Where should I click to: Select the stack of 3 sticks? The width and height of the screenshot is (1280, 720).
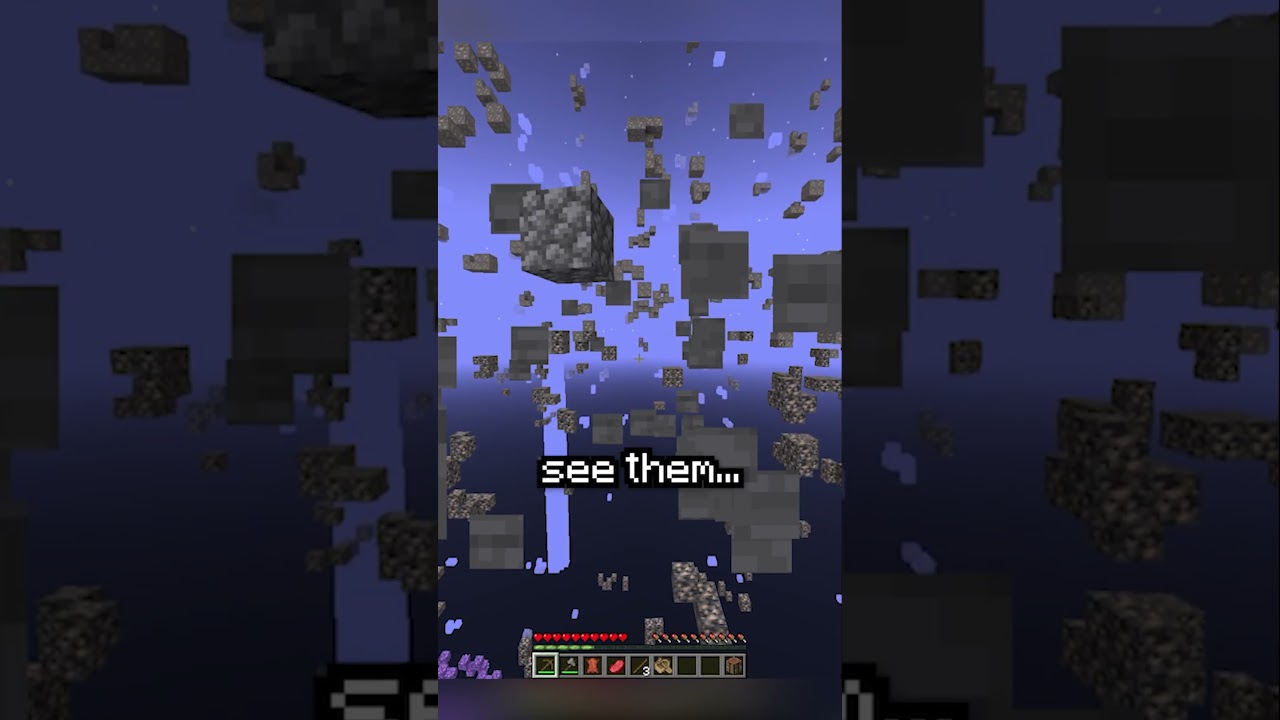click(x=639, y=665)
